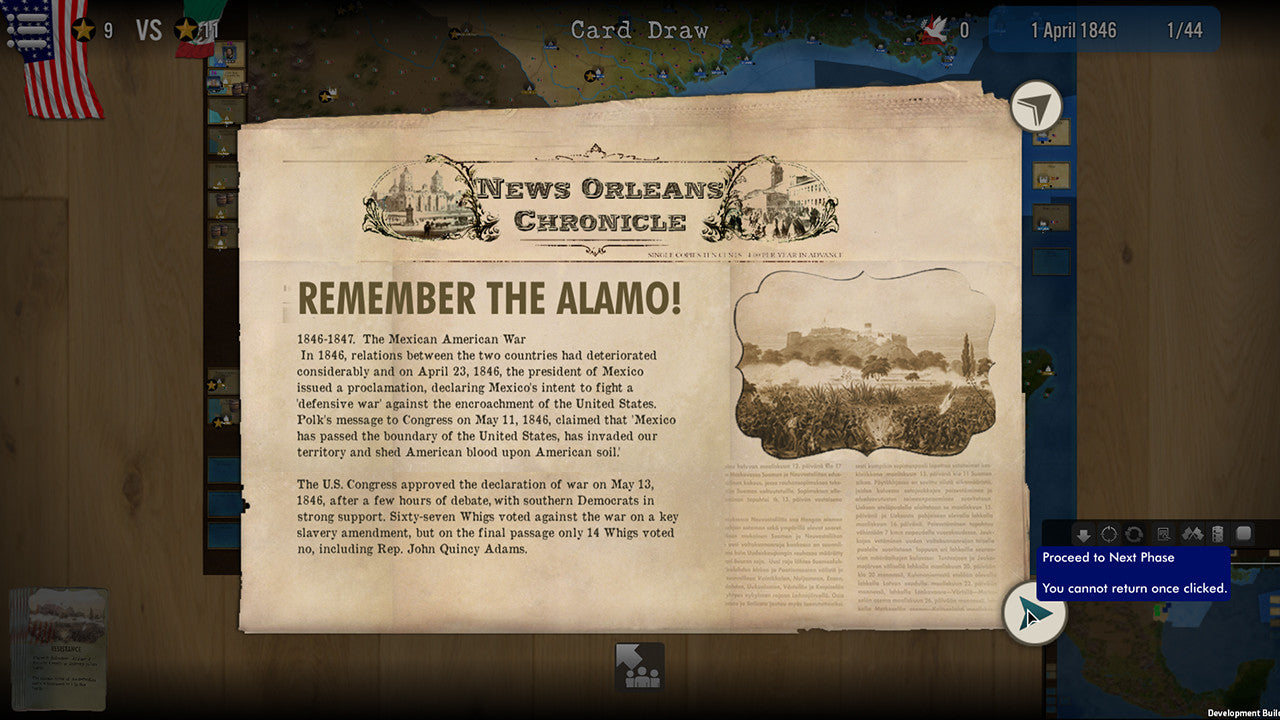Click the crossed flags toolbar icon
Image resolution: width=1280 pixels, height=720 pixels.
1192,535
